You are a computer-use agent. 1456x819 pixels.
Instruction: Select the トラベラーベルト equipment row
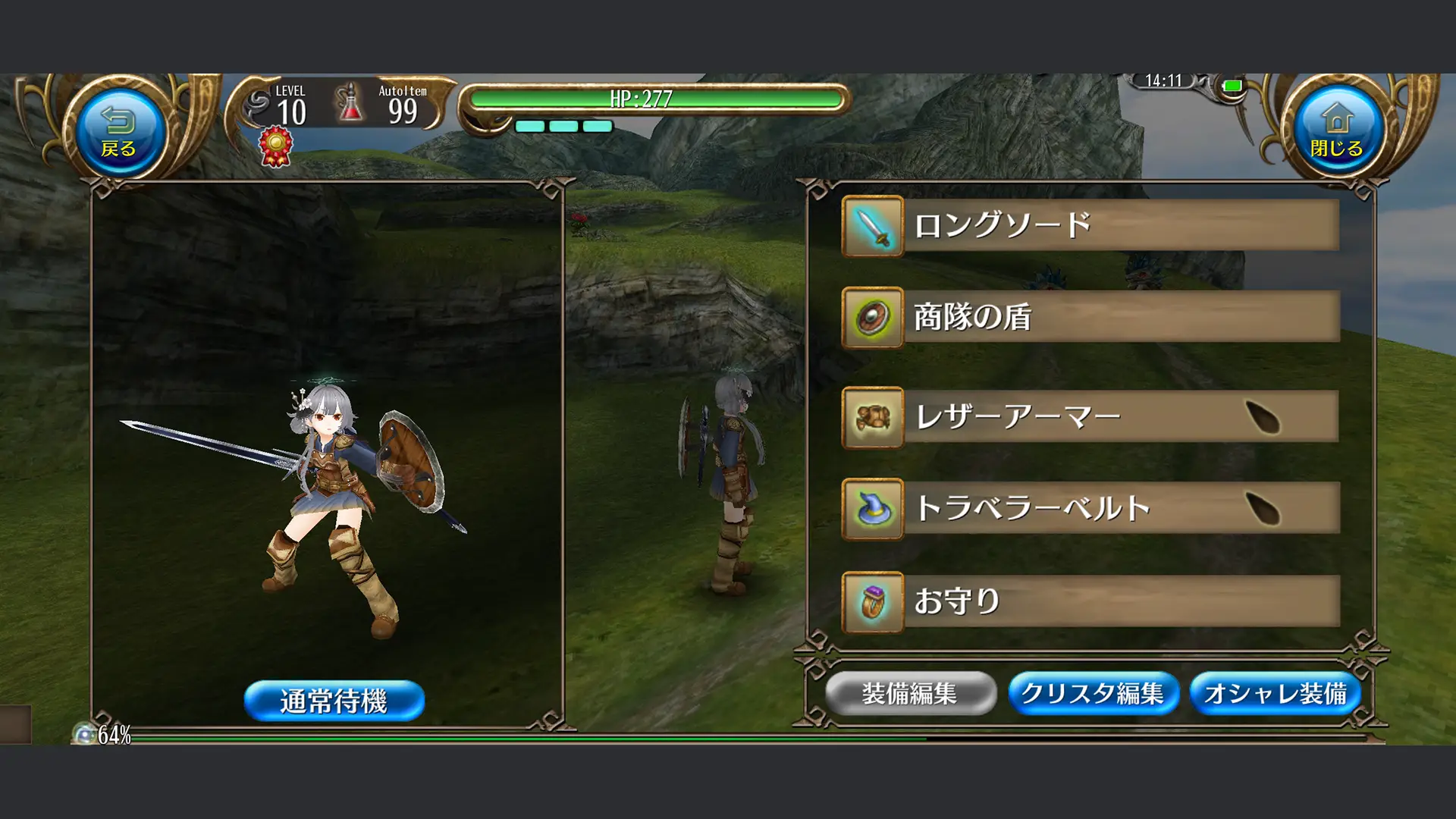[1090, 508]
